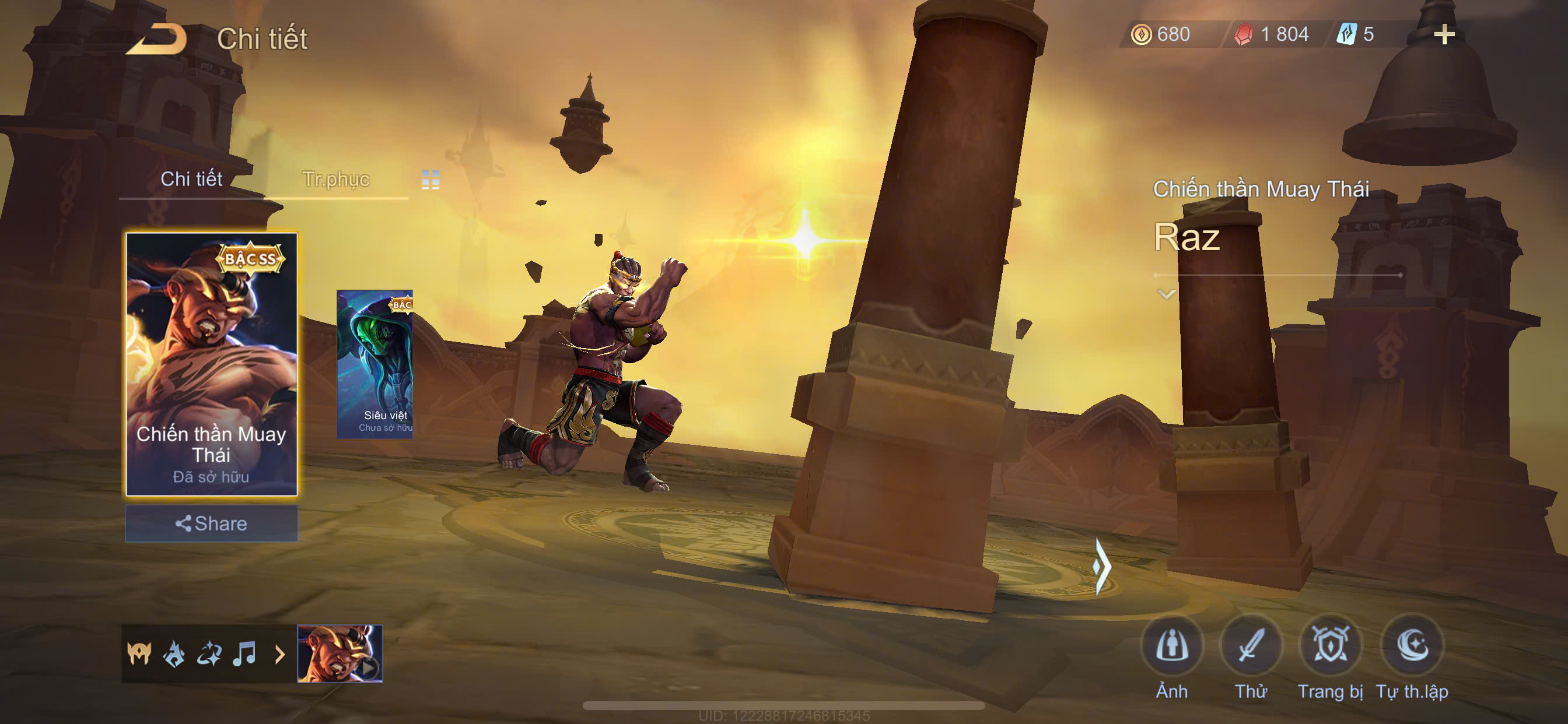
Task: Toggle the skin grid view icon
Action: click(430, 180)
